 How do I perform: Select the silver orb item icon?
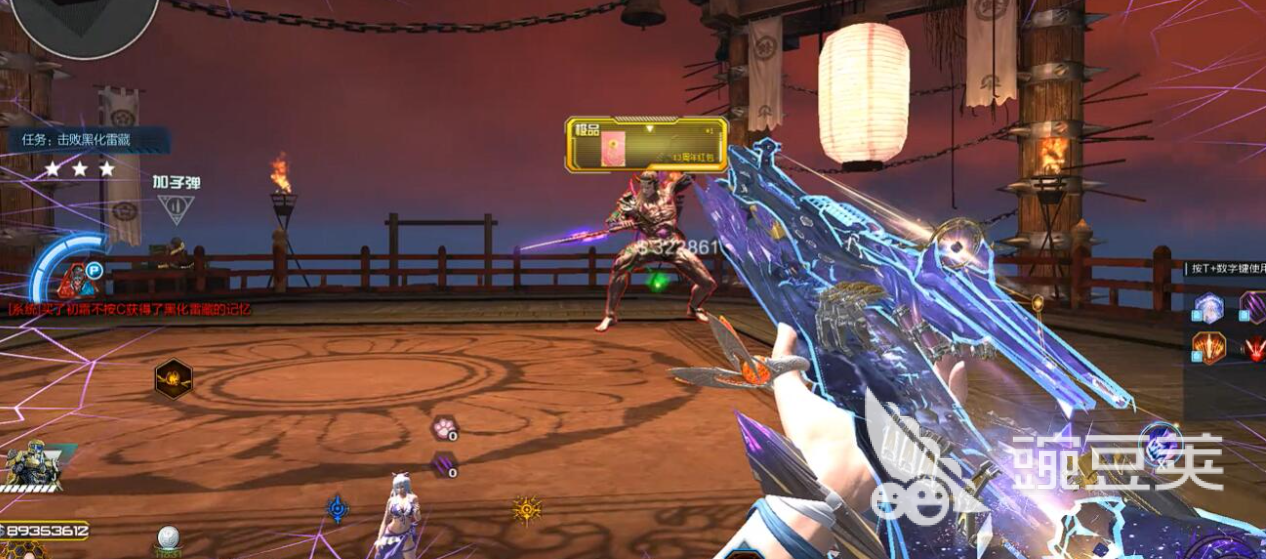(168, 537)
